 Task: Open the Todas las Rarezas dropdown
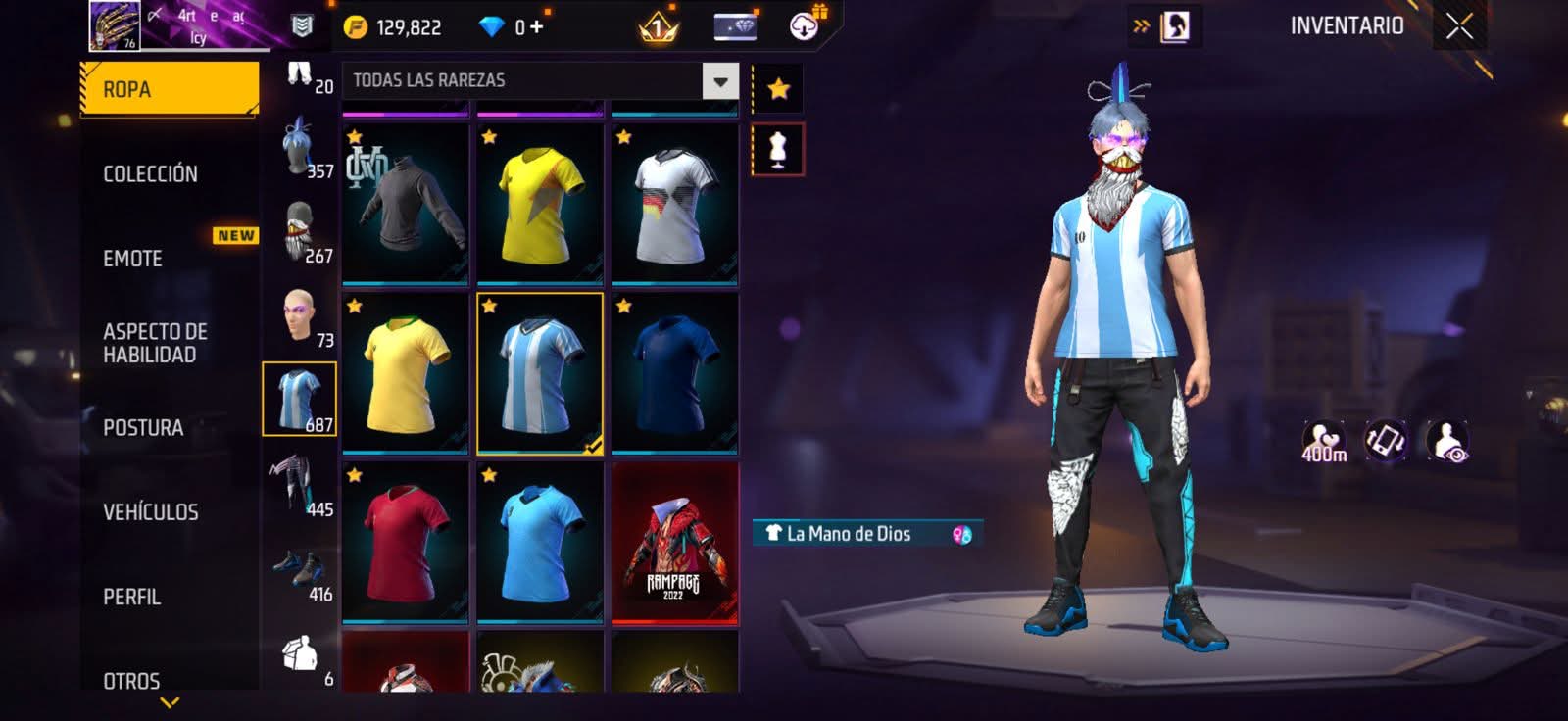tap(719, 81)
